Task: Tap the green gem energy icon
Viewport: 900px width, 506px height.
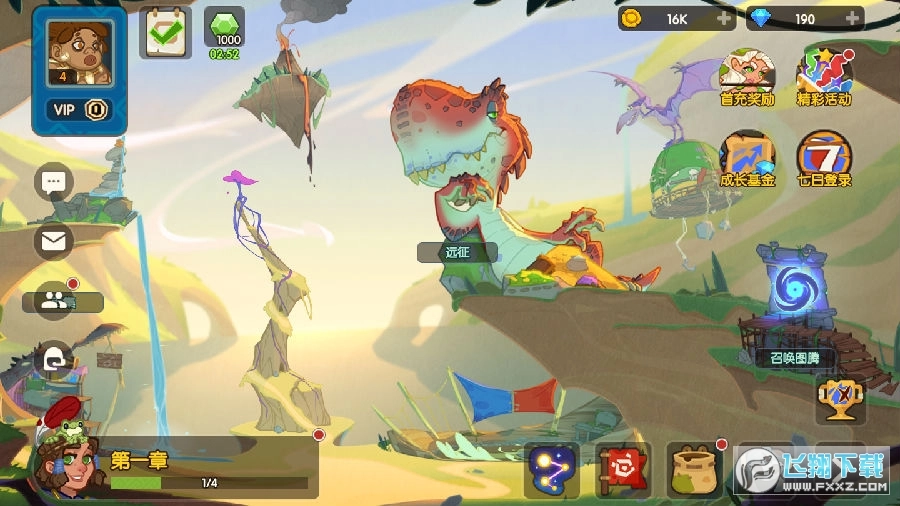Action: point(223,28)
